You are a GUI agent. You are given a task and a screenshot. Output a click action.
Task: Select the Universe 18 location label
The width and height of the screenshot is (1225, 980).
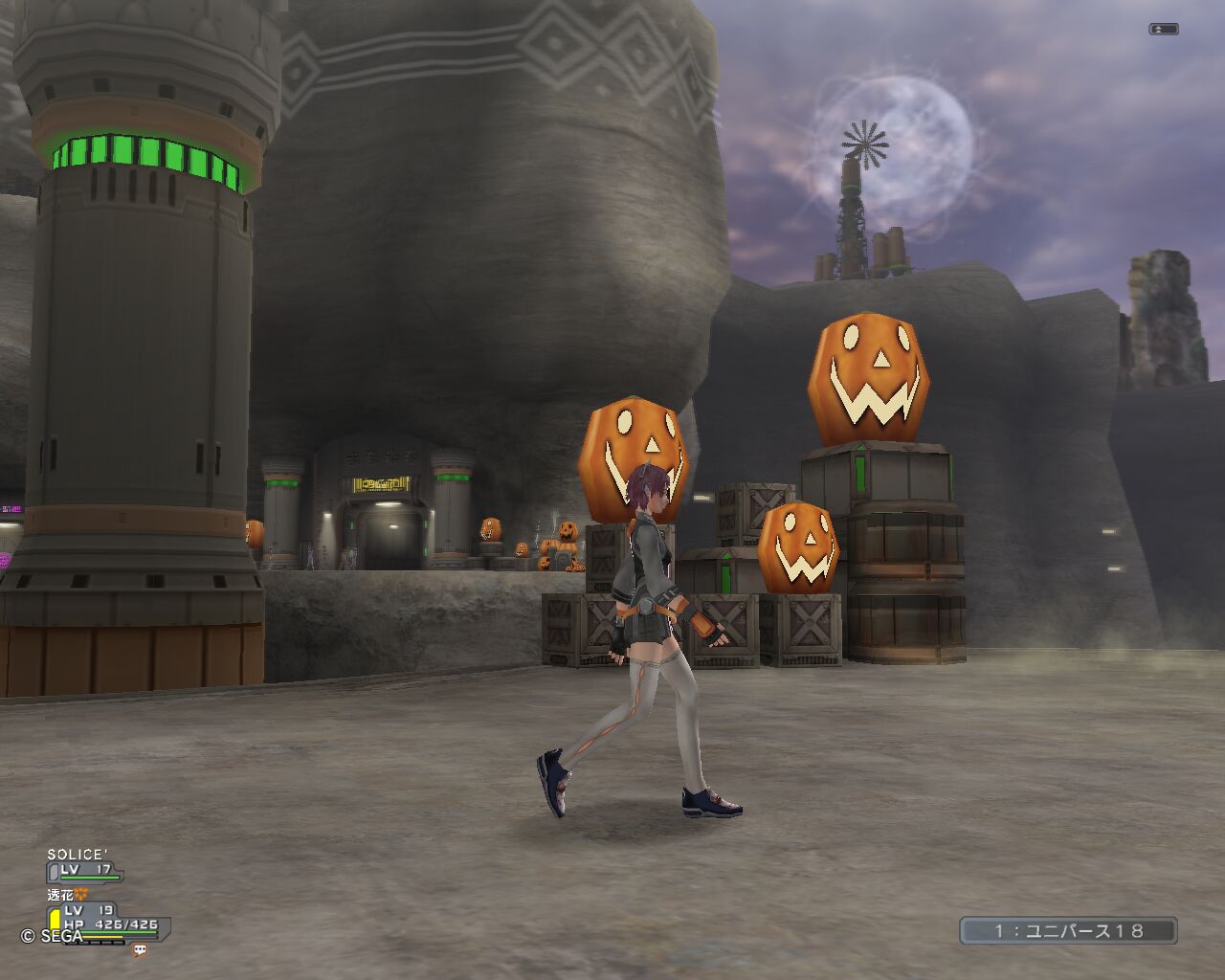(x=1068, y=930)
